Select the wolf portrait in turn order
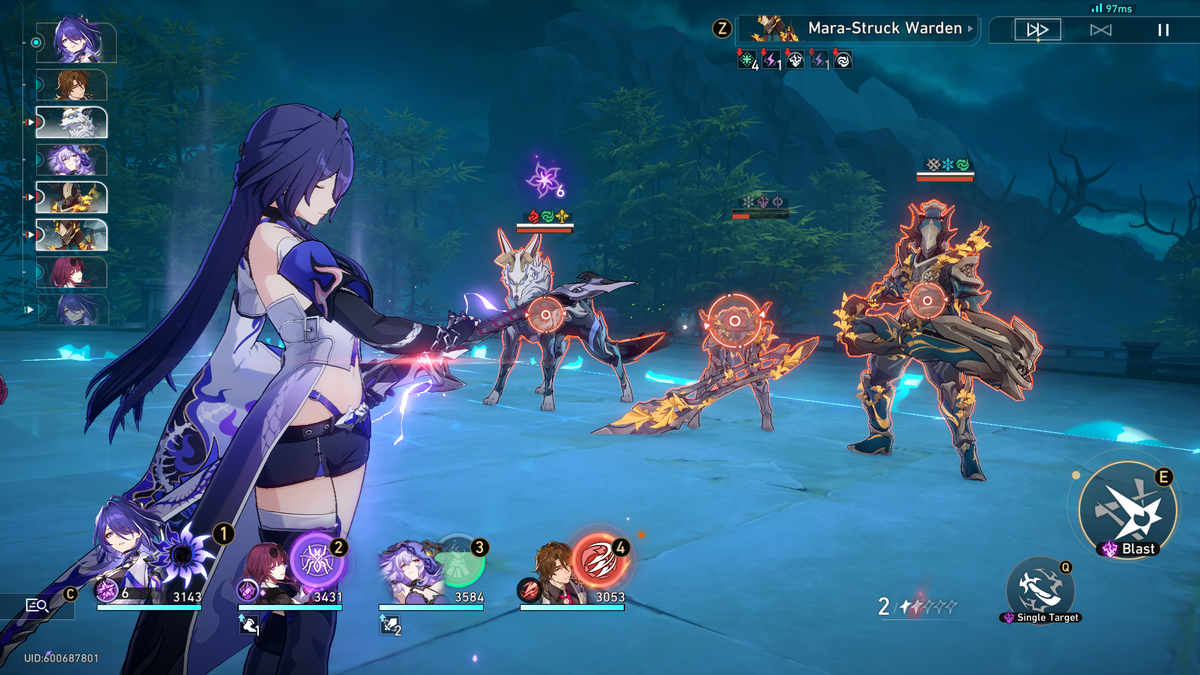This screenshot has width=1200, height=675. [72, 122]
